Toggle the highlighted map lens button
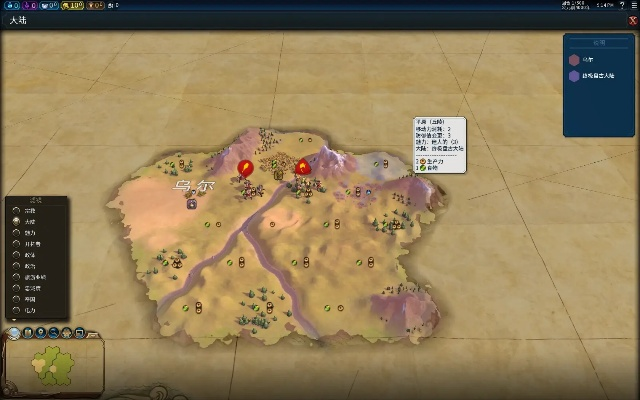This screenshot has width=640, height=400. click(x=15, y=333)
